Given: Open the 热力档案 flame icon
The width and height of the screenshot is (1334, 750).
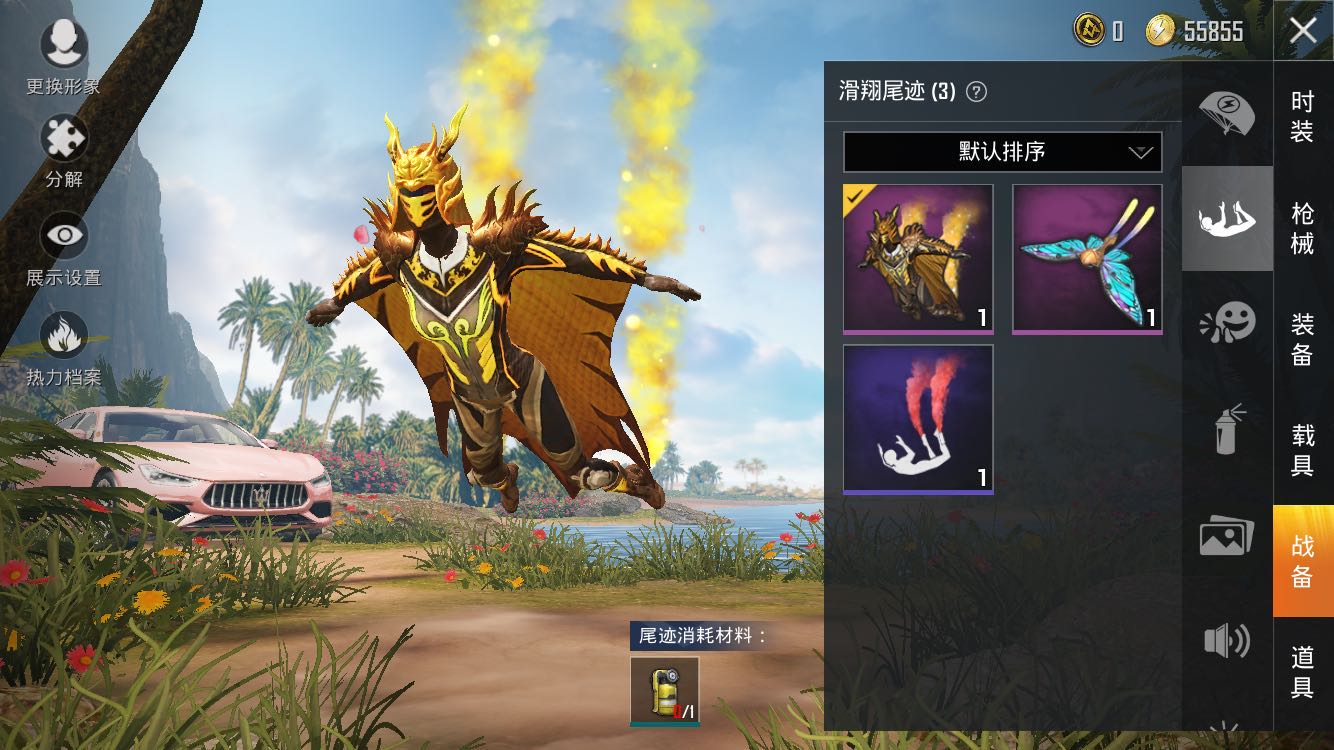Looking at the screenshot, I should coord(64,336).
